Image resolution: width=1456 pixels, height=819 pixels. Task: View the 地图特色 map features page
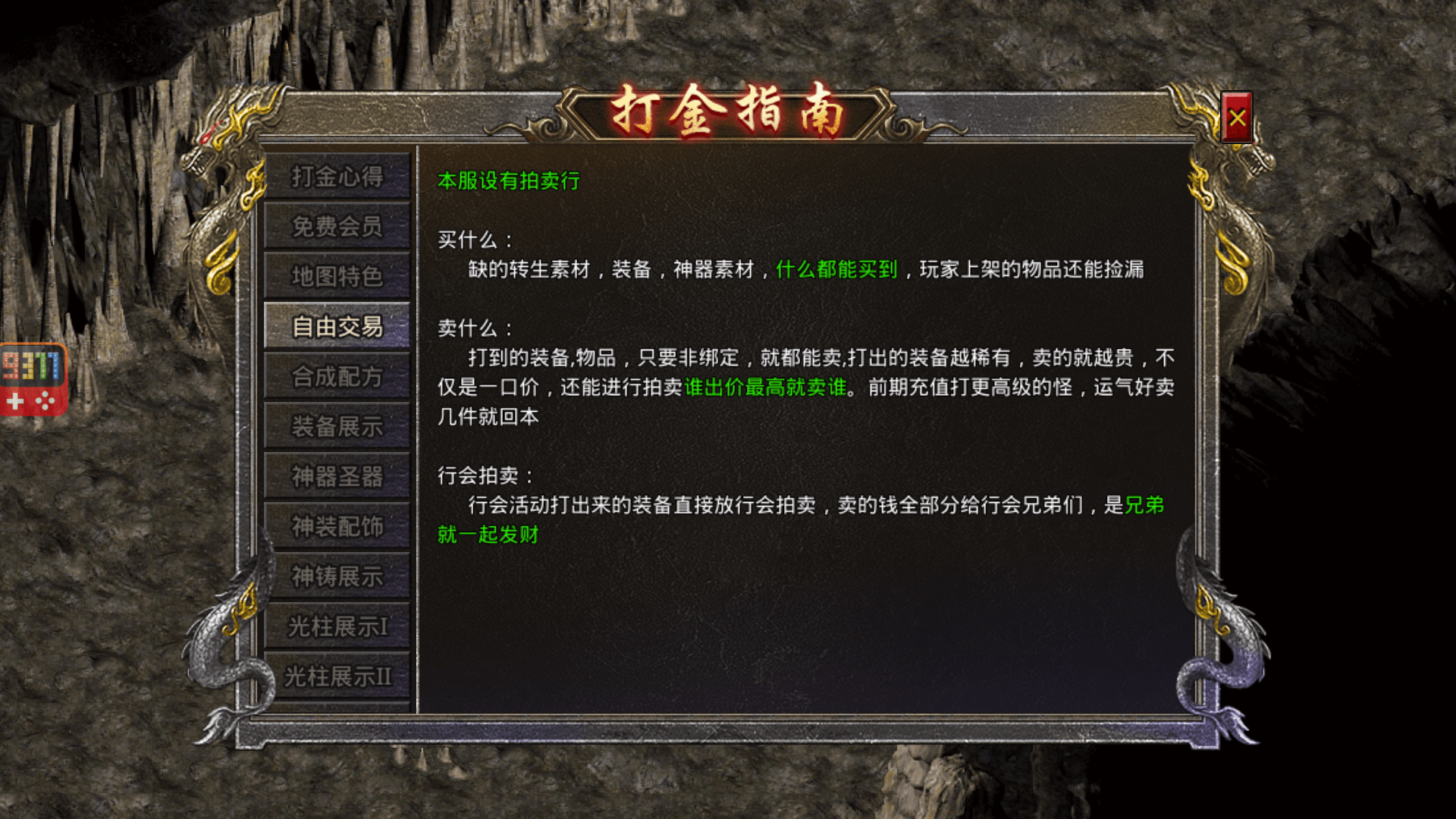tap(337, 278)
